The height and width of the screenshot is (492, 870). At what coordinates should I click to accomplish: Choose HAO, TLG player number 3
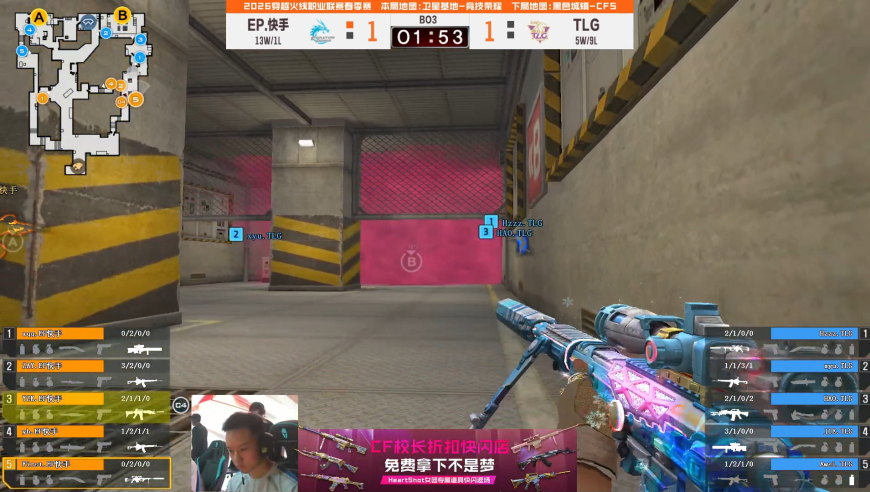point(783,406)
